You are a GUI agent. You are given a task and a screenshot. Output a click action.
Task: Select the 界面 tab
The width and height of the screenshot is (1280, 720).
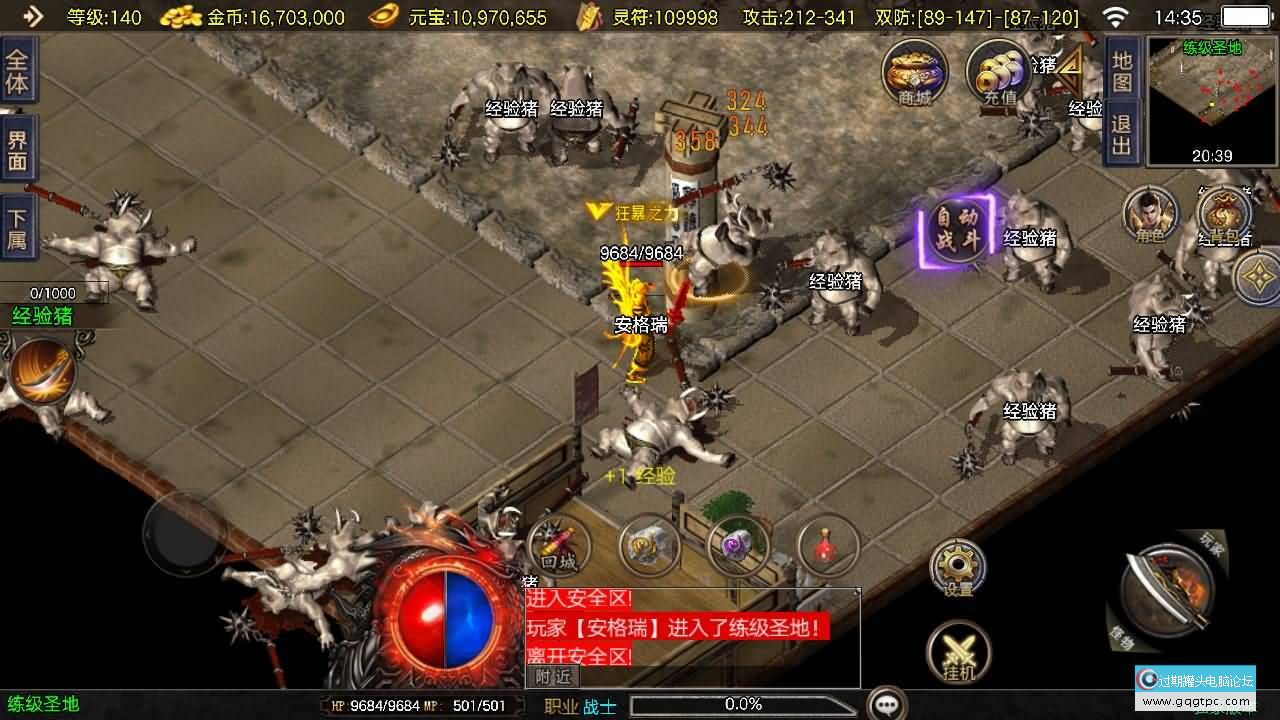coord(18,150)
